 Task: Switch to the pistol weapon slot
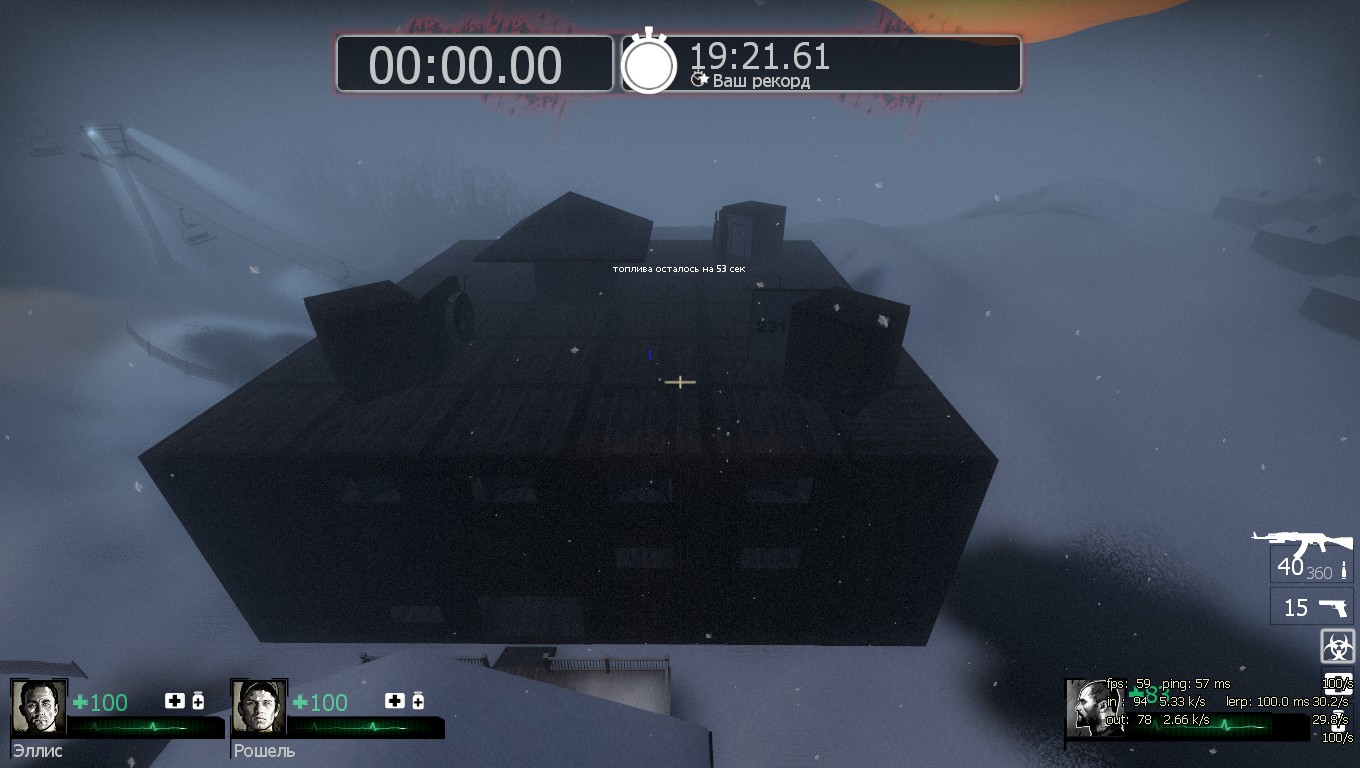pos(1311,607)
